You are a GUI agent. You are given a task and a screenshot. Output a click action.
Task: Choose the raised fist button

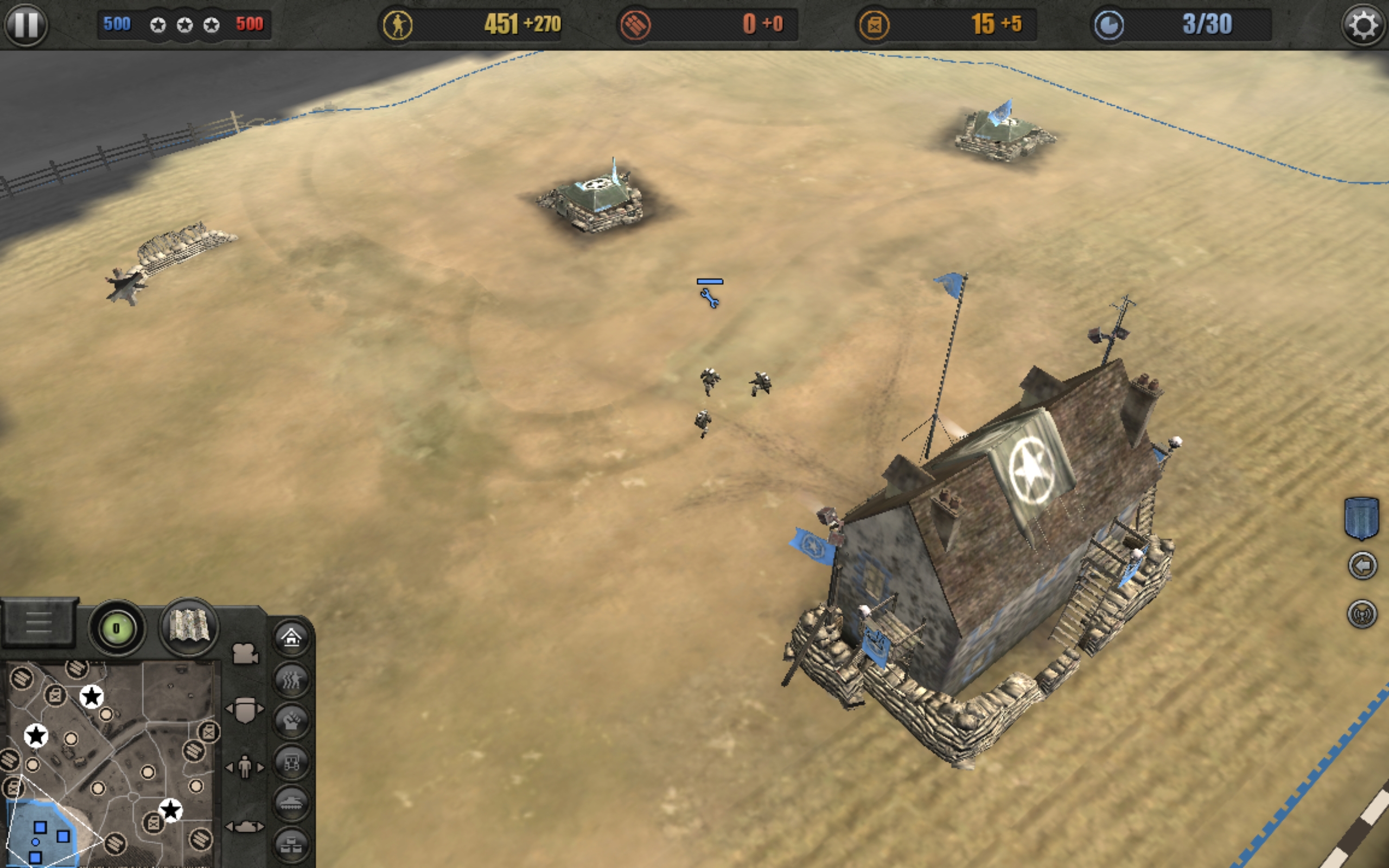291,721
